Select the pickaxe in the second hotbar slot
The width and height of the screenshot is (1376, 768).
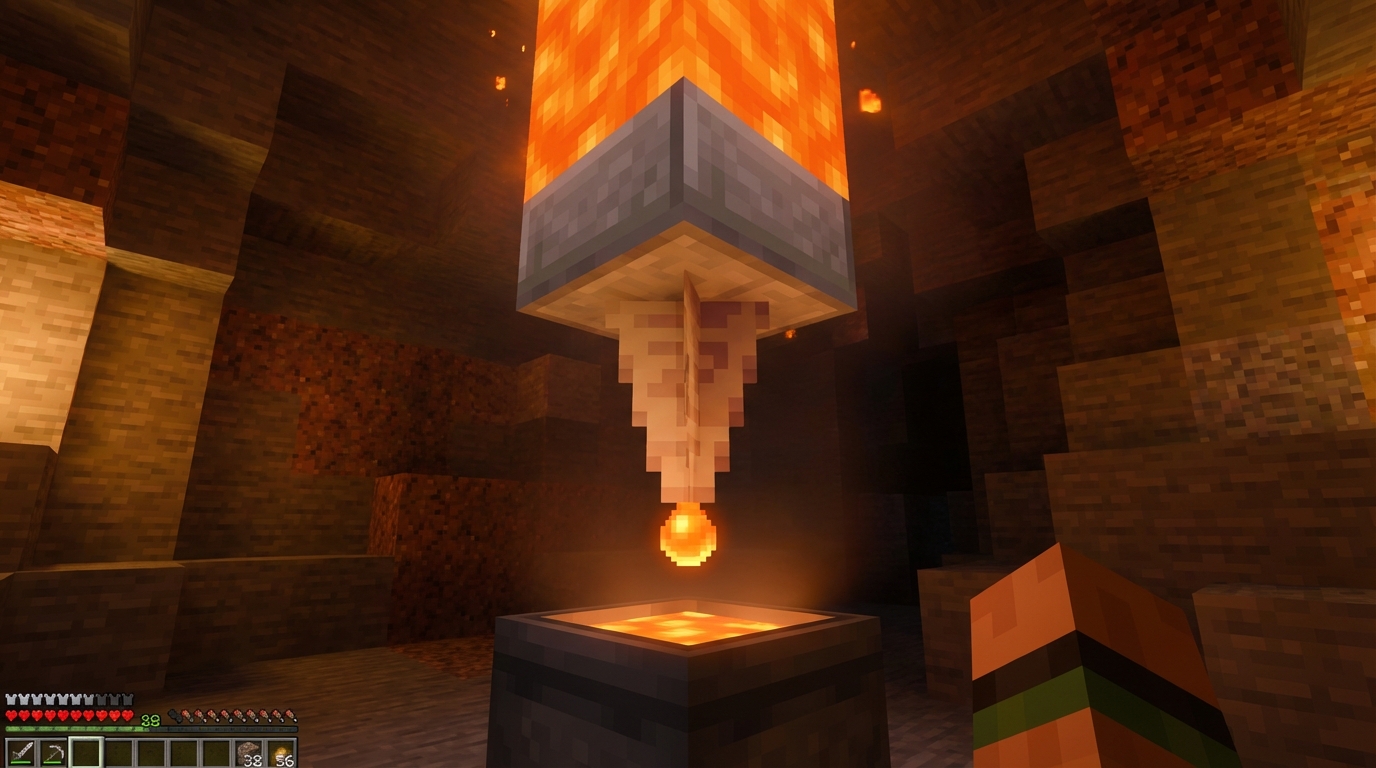[x=52, y=752]
